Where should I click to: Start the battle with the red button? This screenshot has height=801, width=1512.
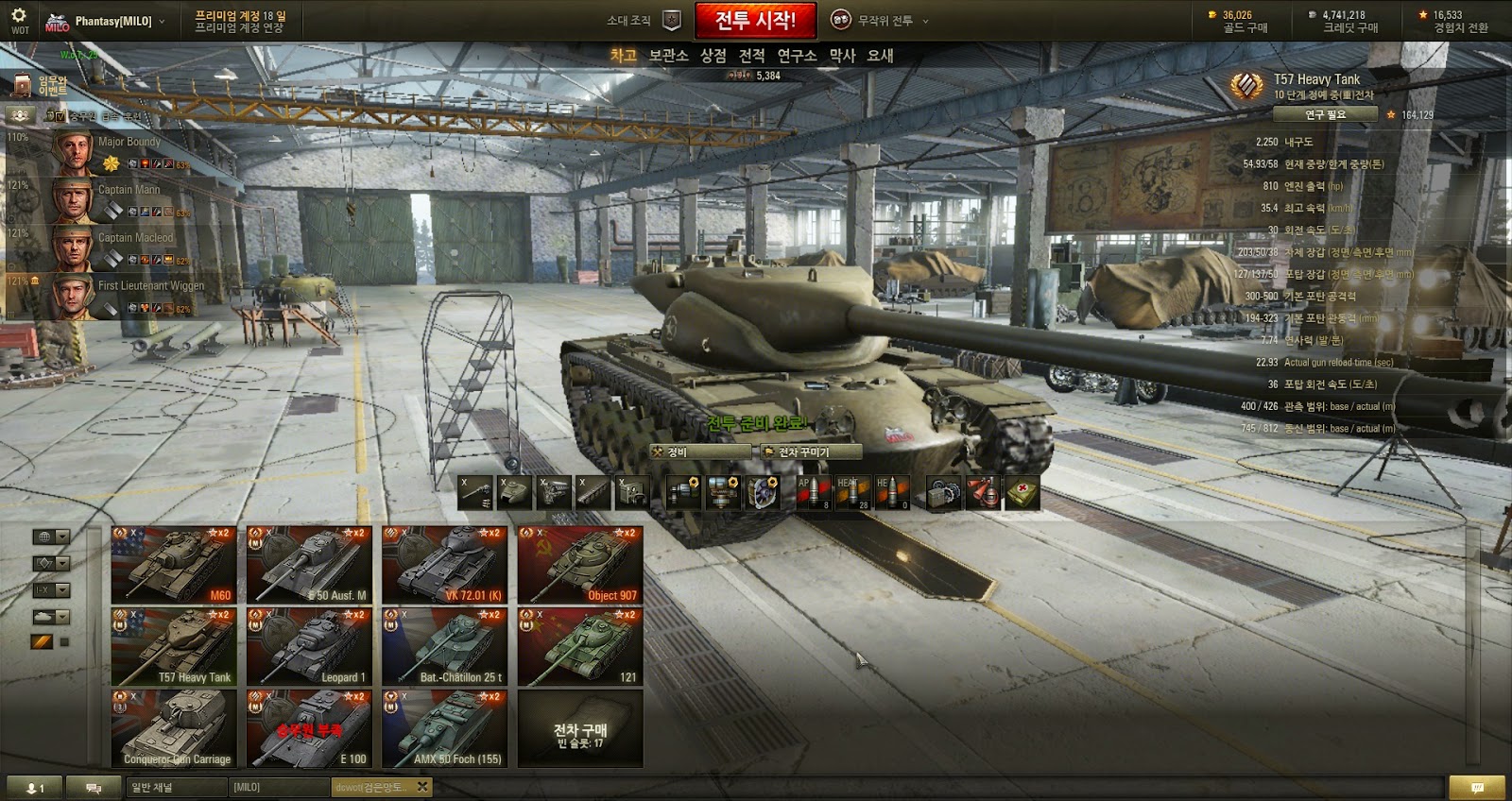coord(755,20)
